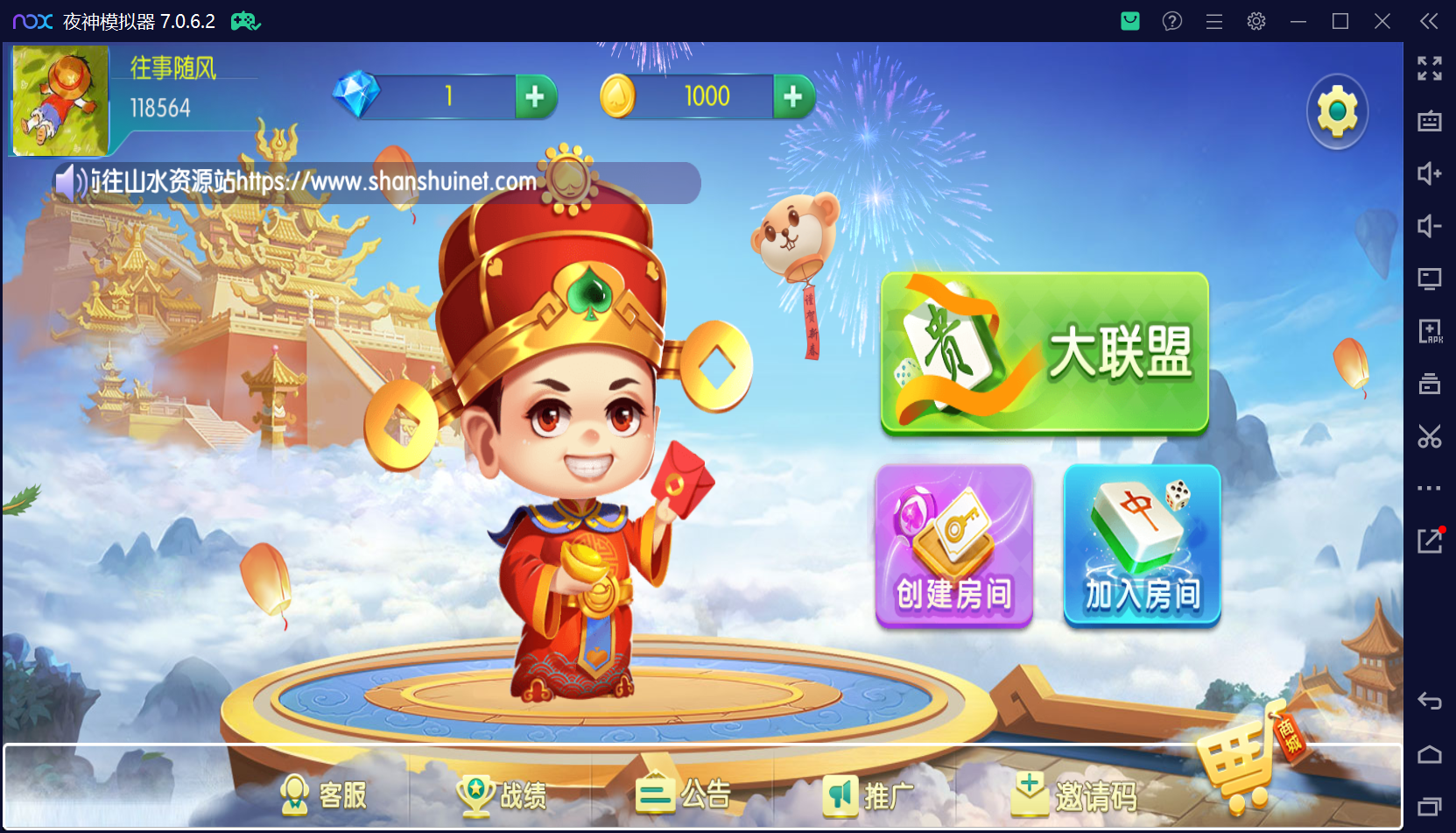Viewport: 1456px width, 833px height.
Task: Open the Nox hamburger menu
Action: pyautogui.click(x=1214, y=20)
